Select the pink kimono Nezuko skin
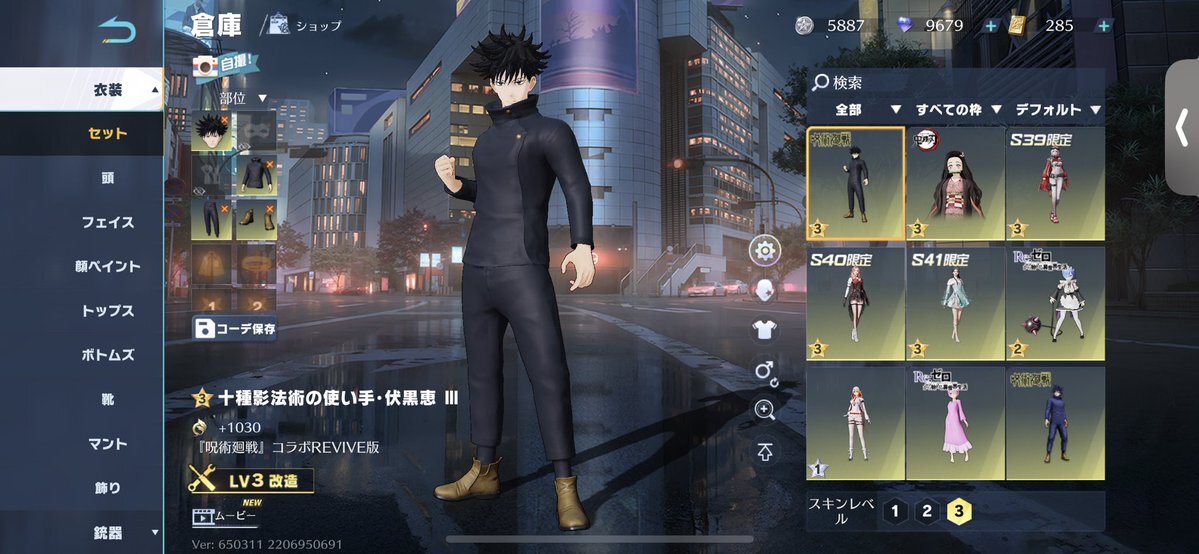 pyautogui.click(x=955, y=184)
